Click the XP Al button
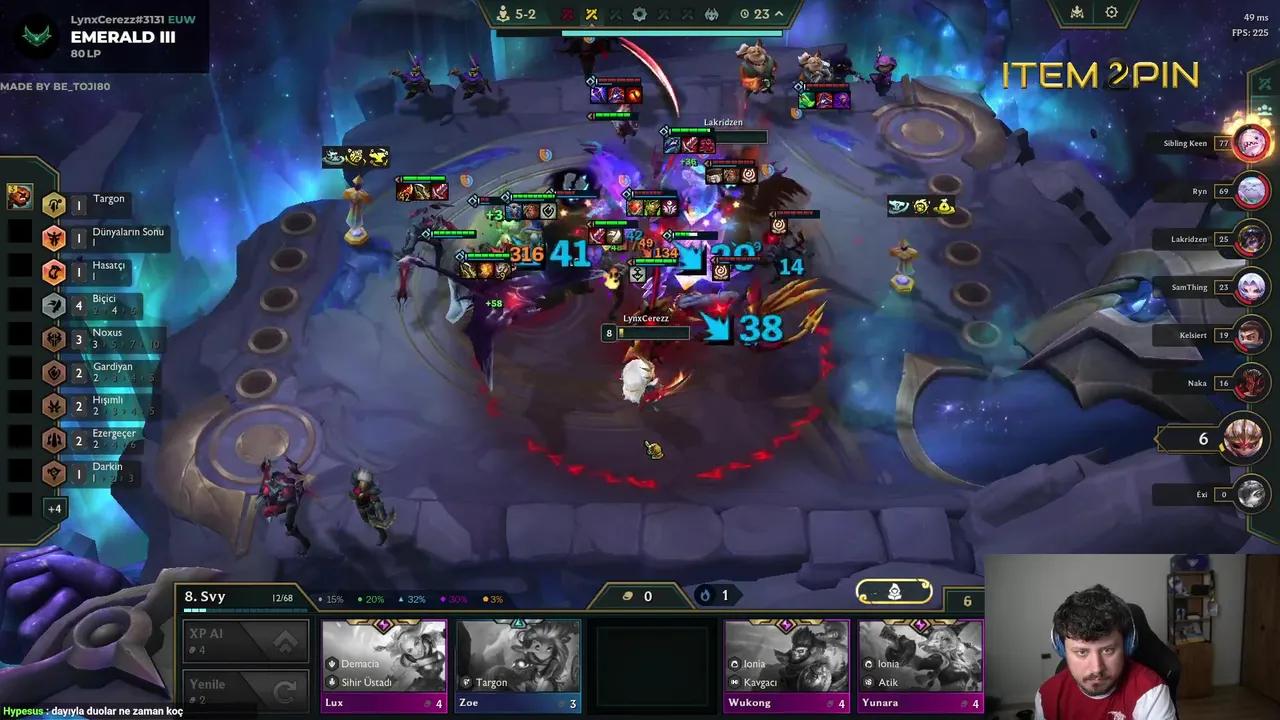 [x=245, y=642]
